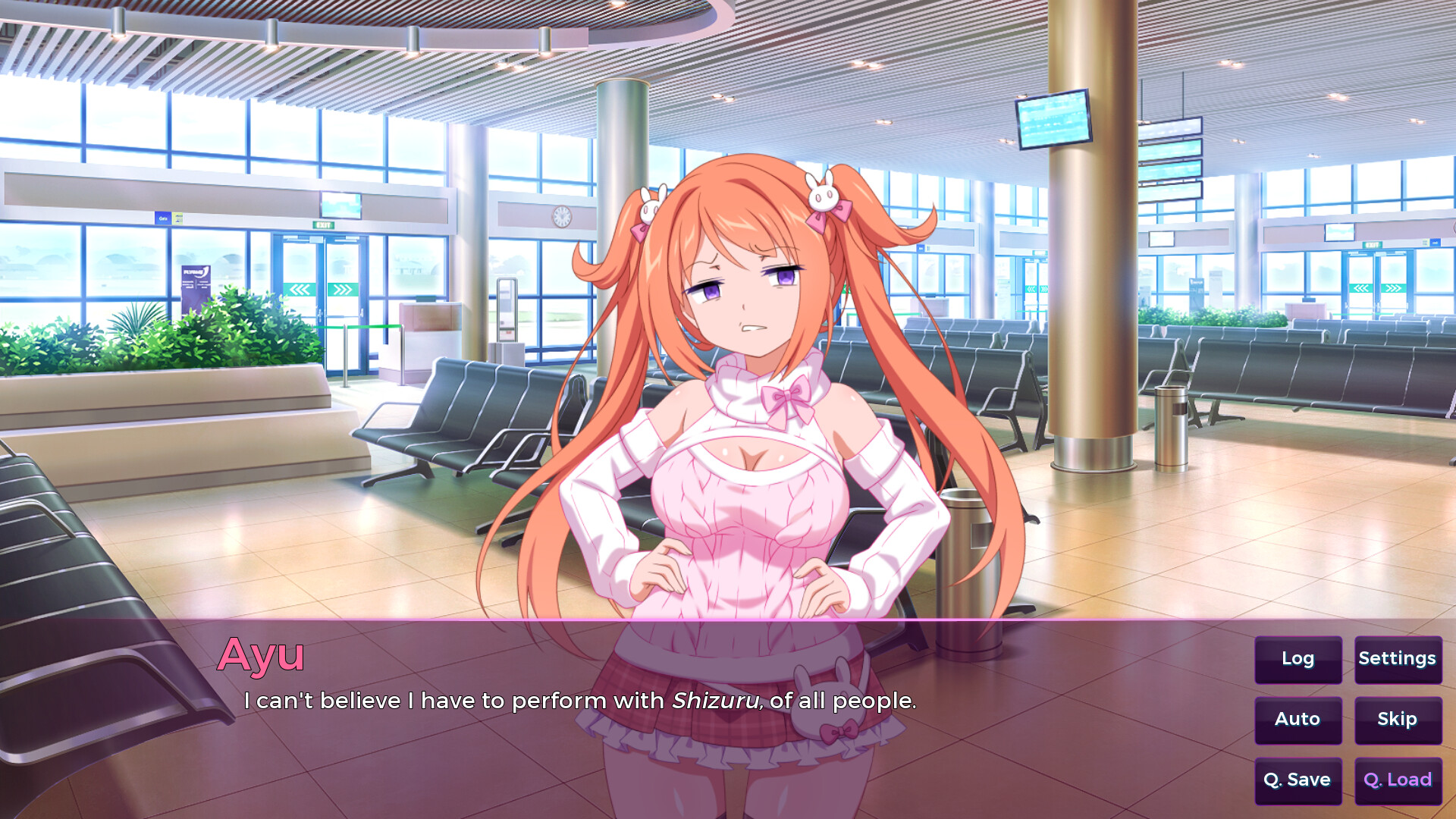
Task: Open the dialogue Log
Action: (1298, 659)
